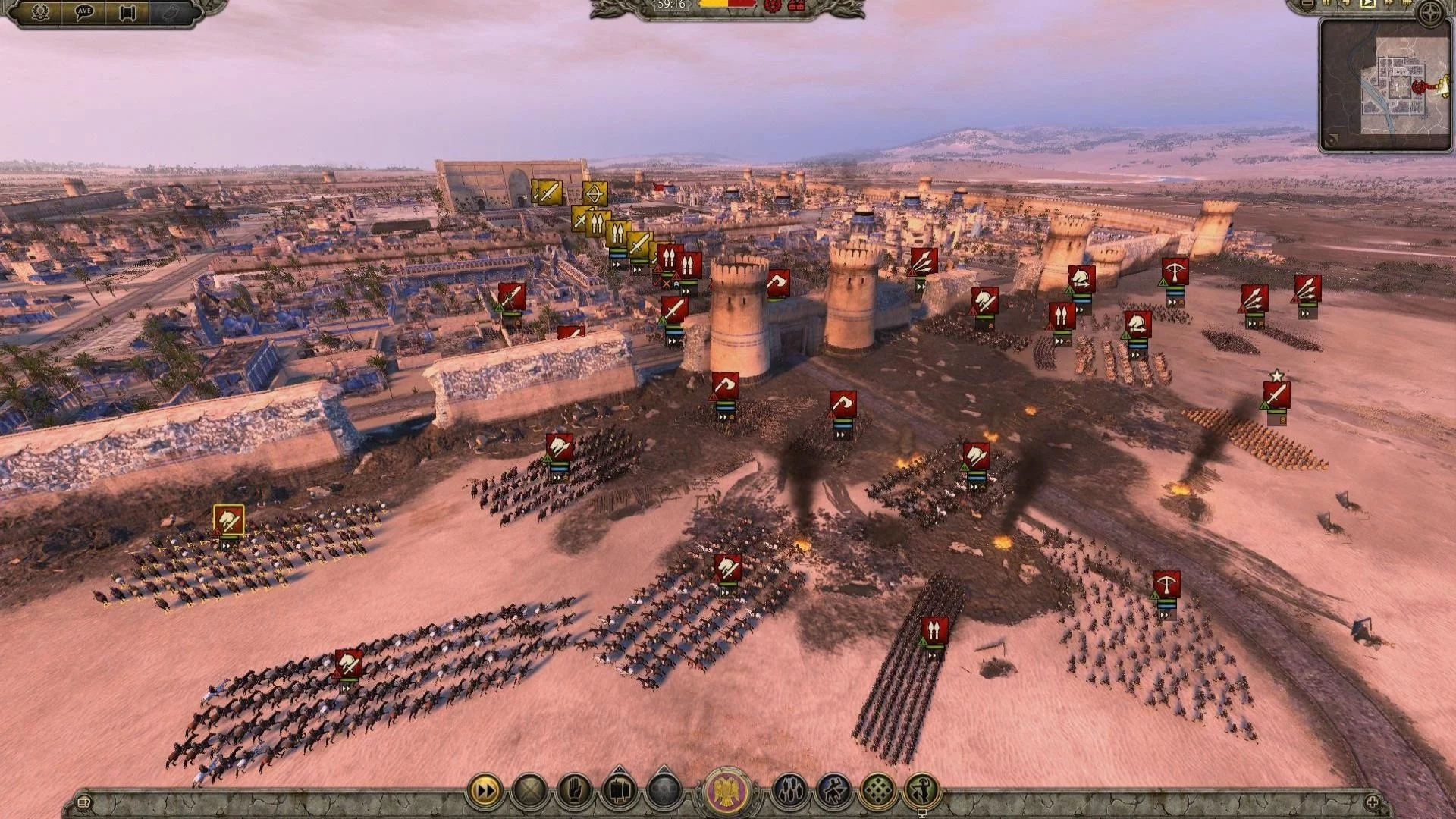Open the AVE speech bubble chat
This screenshot has height=819, width=1456.
83,13
